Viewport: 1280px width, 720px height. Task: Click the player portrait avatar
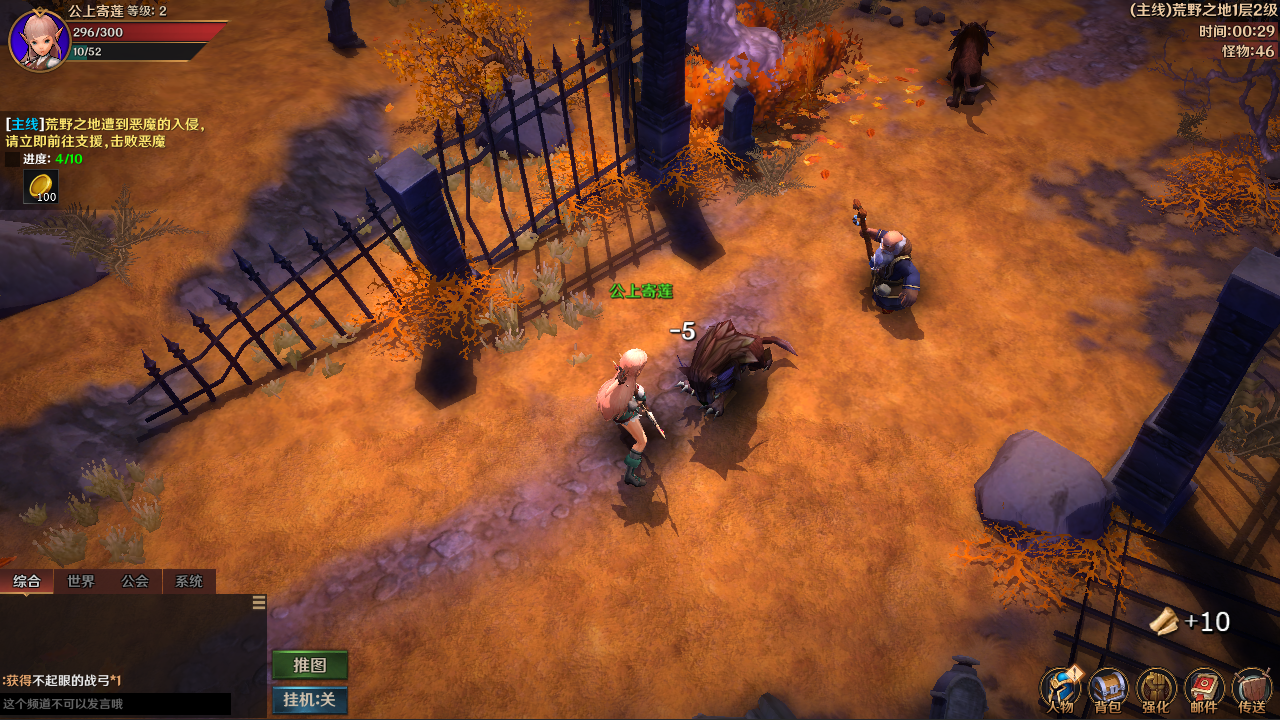[39, 40]
